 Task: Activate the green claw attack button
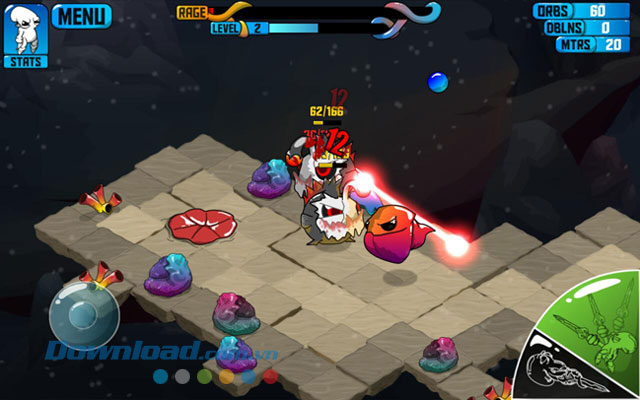coord(590,318)
